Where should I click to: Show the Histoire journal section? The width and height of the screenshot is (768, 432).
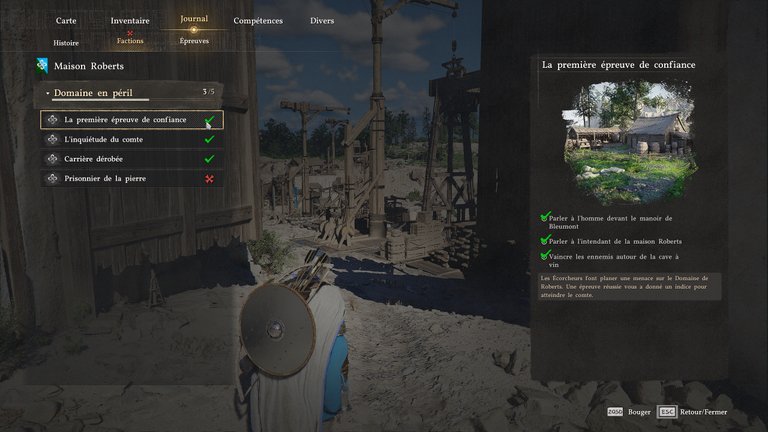66,43
